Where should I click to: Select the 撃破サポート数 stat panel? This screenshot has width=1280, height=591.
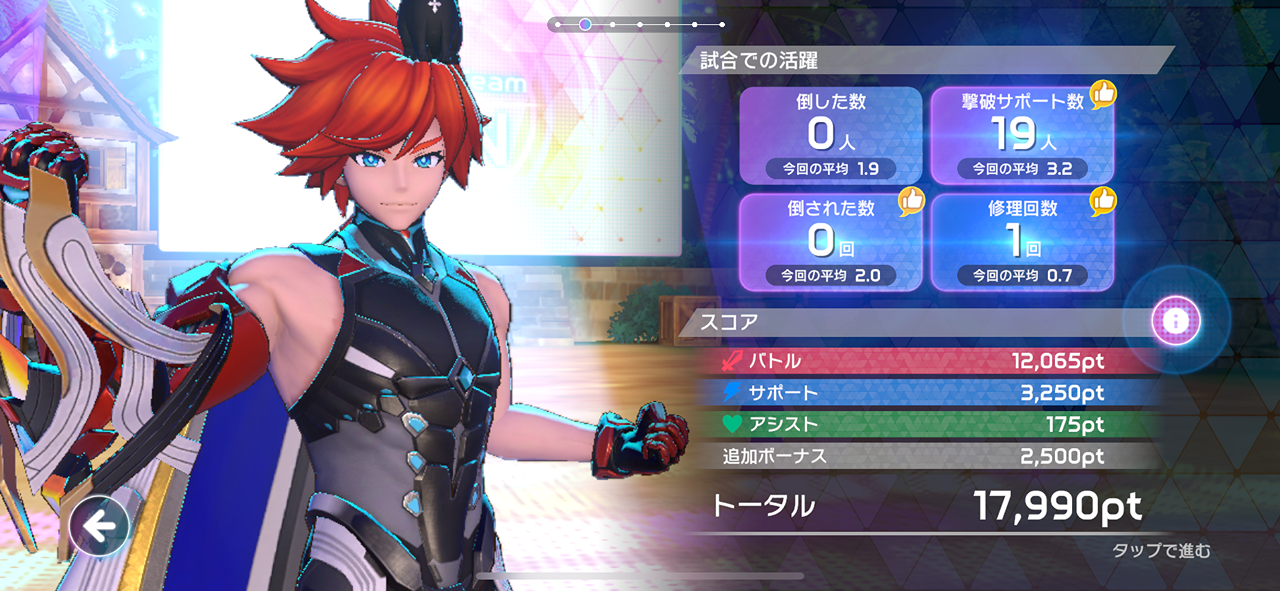pyautogui.click(x=1022, y=135)
